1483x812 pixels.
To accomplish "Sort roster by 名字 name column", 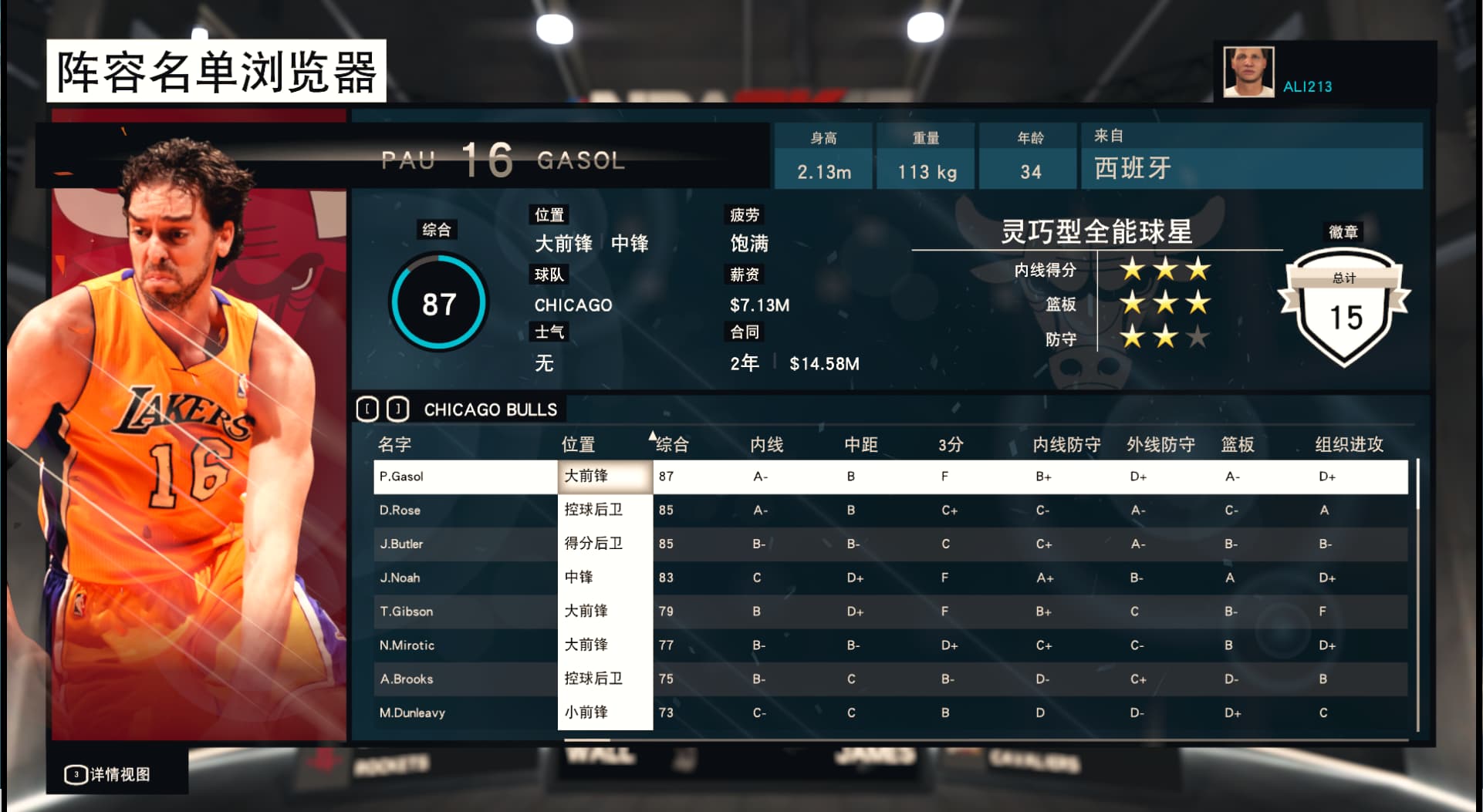I will coord(394,444).
